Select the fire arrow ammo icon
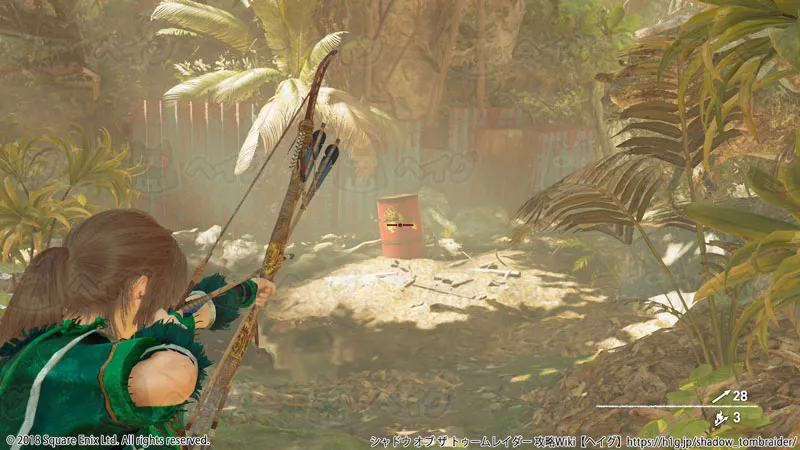 coord(720,418)
